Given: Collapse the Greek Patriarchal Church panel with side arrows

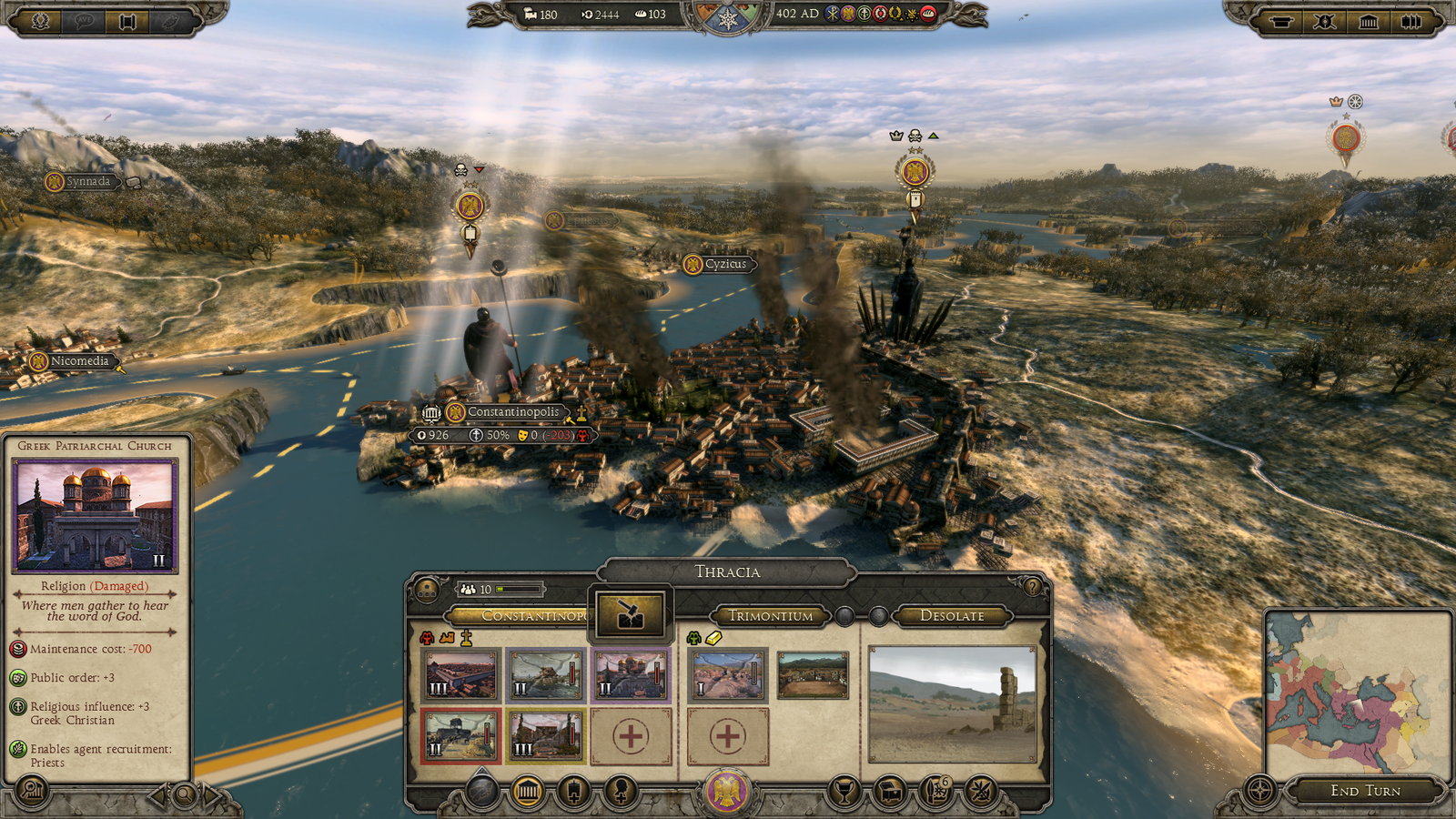Looking at the screenshot, I should coord(158,794).
